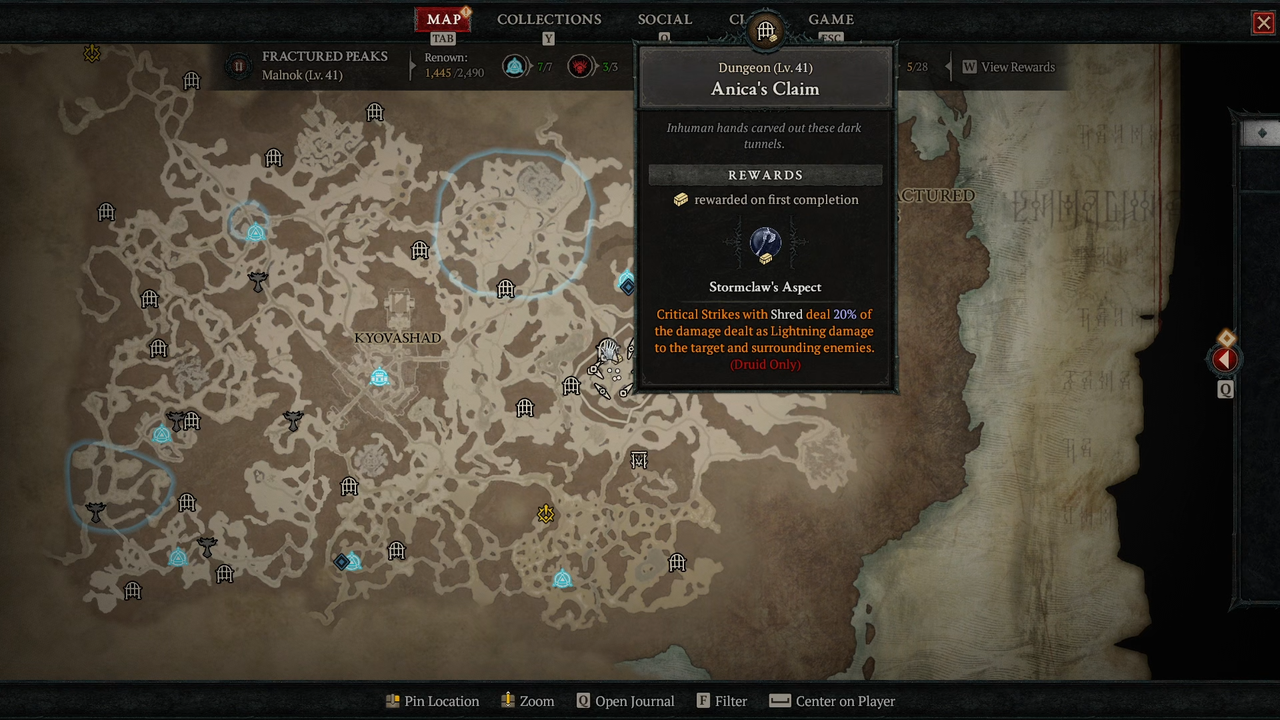Click the Stormclaw's Aspect reward icon
Screen dimensions: 1280x720
(x=765, y=243)
